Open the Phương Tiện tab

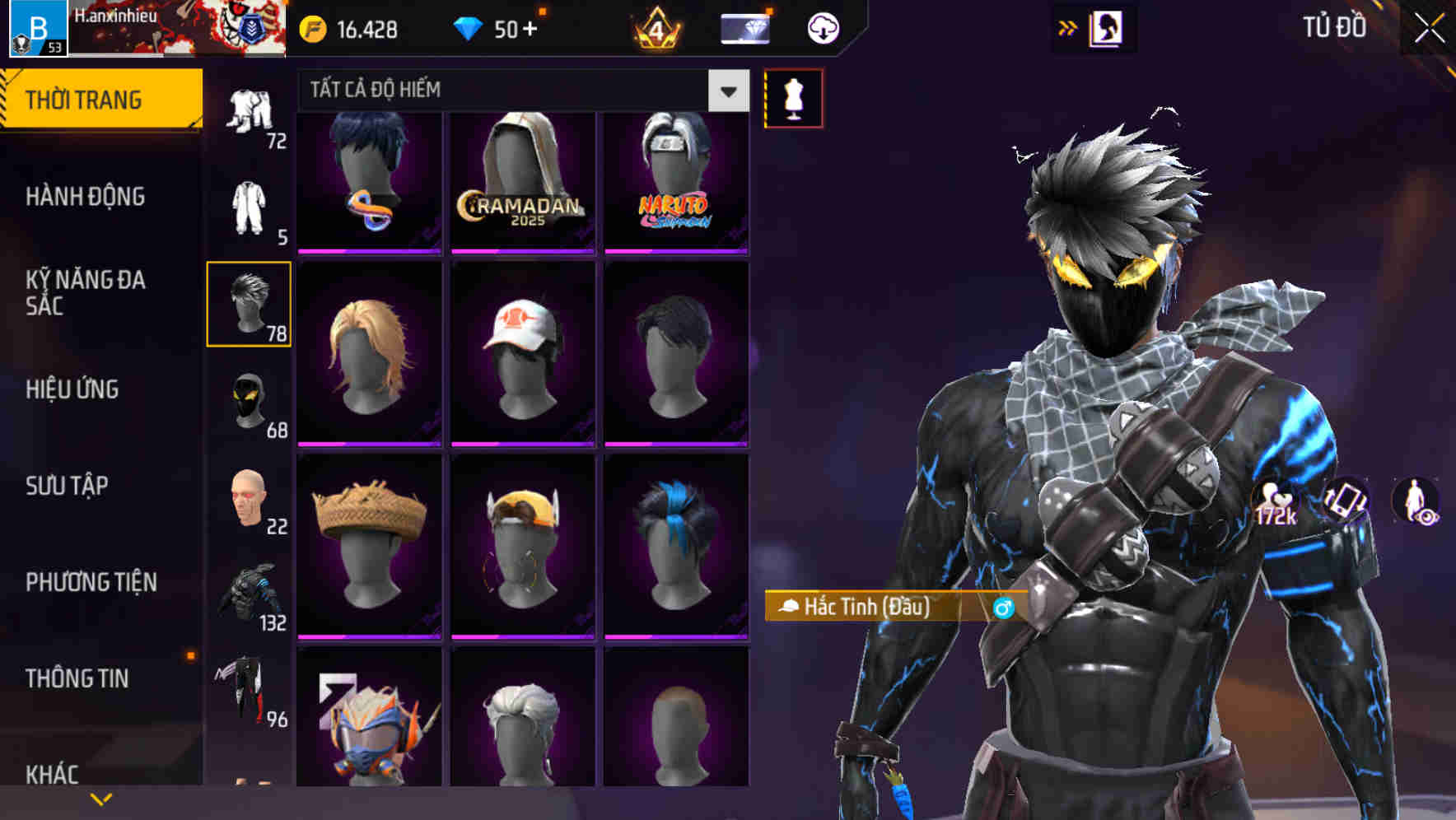coord(91,581)
